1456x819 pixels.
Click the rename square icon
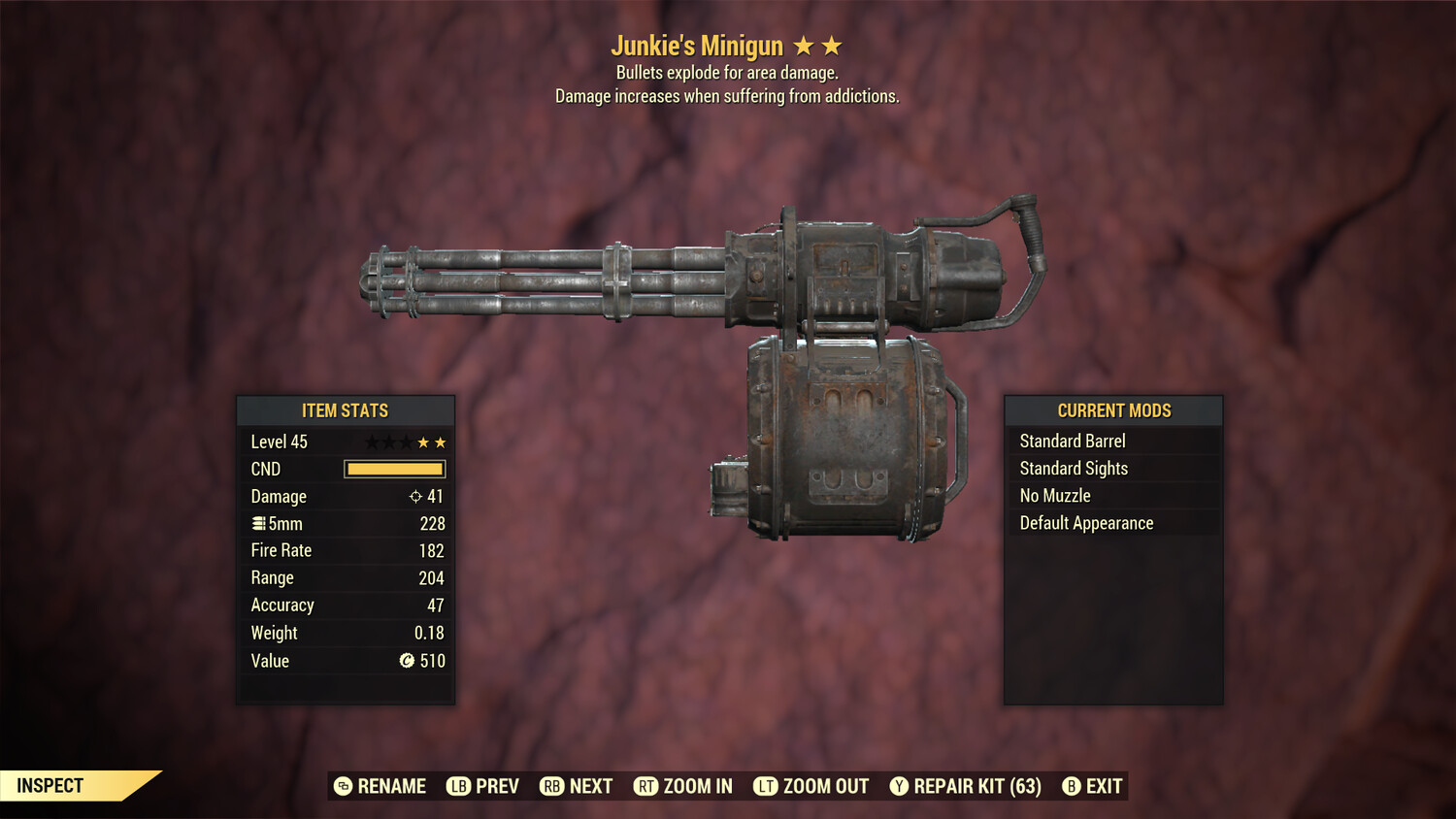pyautogui.click(x=342, y=786)
